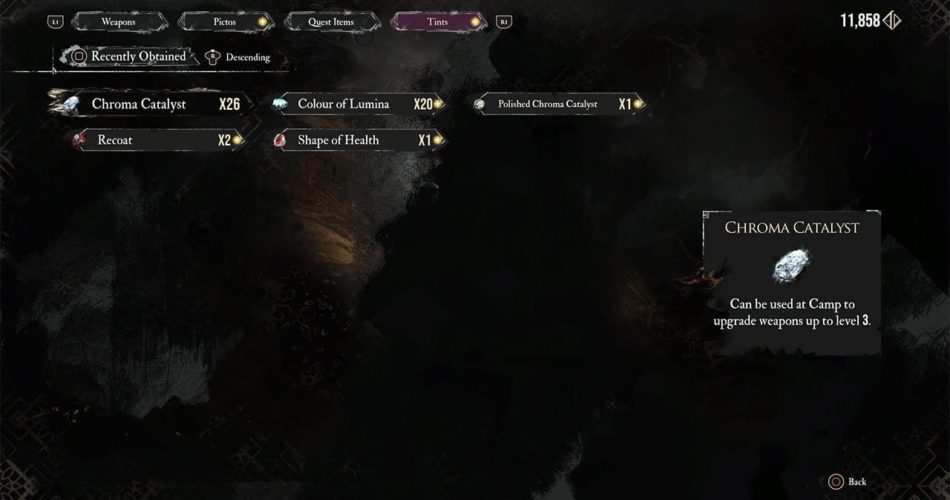Screen dimensions: 950x500
Task: Switch to the Weapons tab
Action: [x=118, y=21]
